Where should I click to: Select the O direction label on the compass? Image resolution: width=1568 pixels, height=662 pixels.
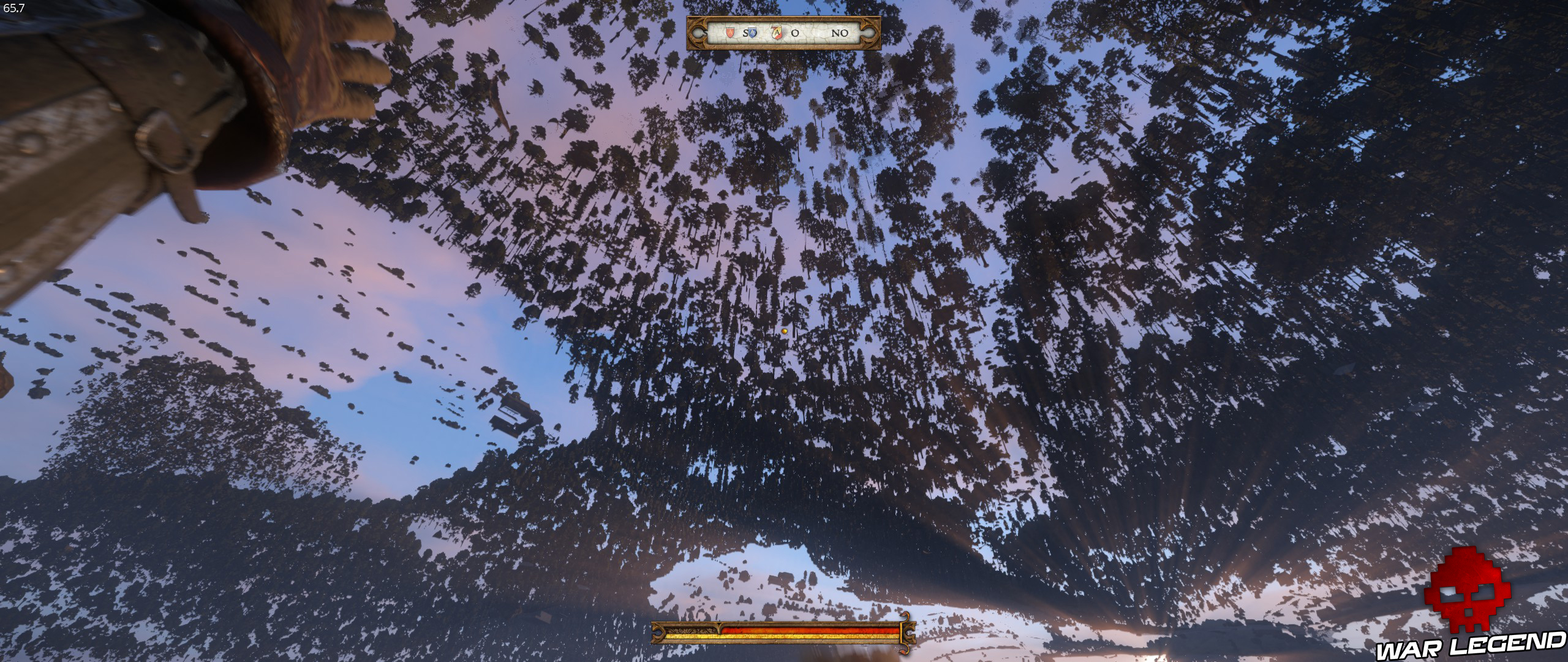click(795, 34)
